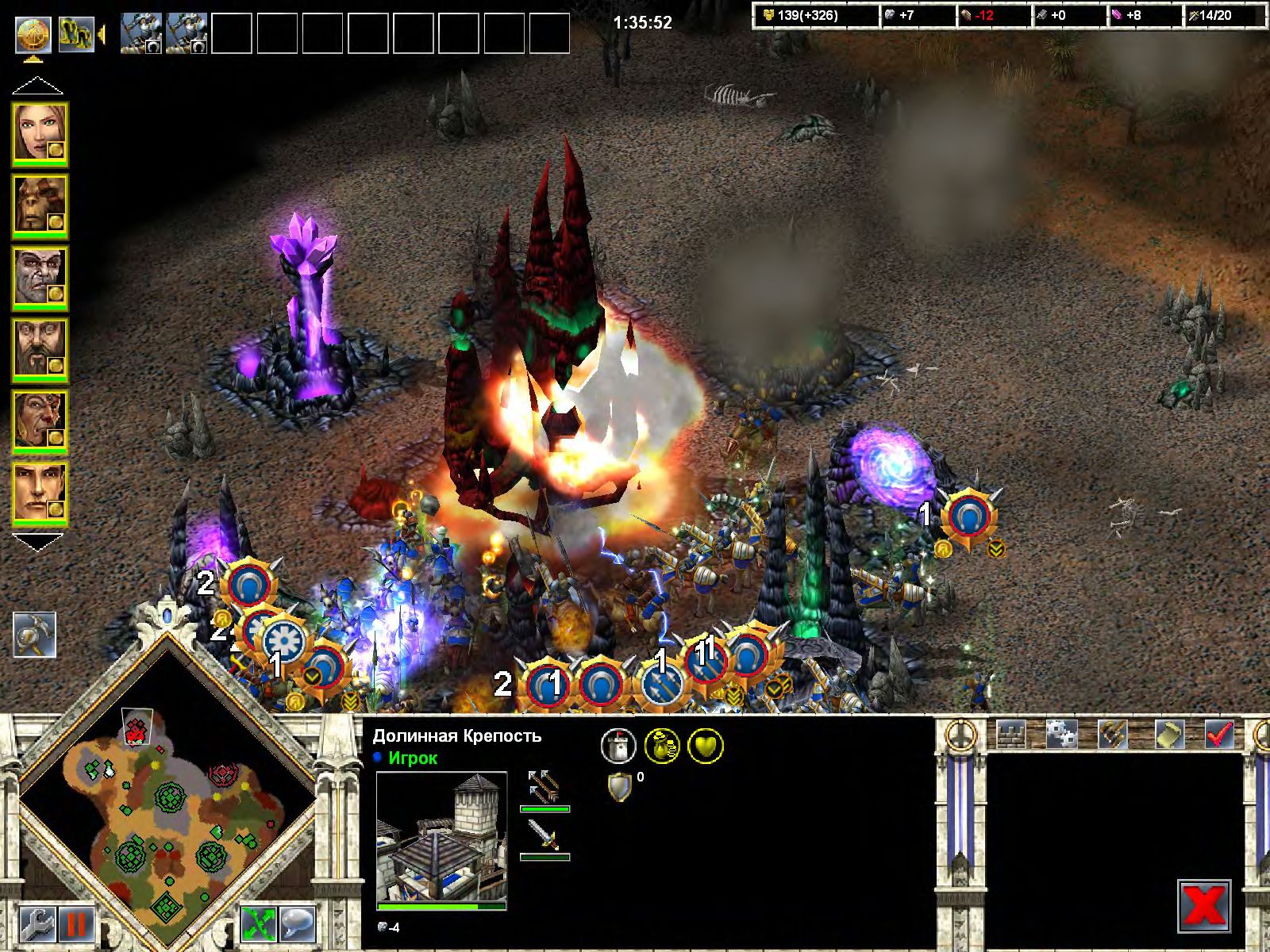1270x952 pixels.
Task: Click the pickaxe worker icon
Action: (x=34, y=635)
